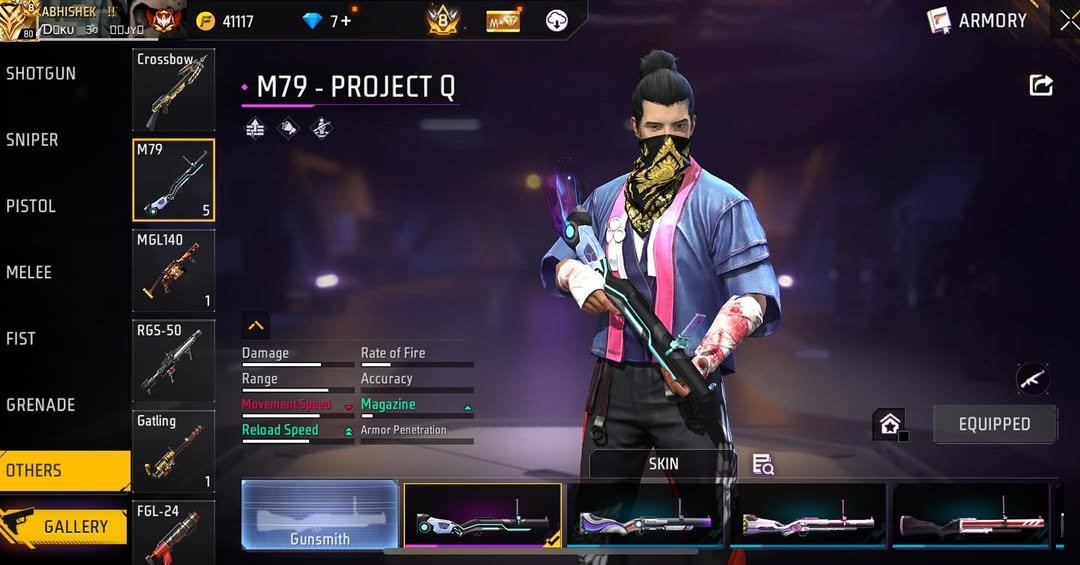
Task: Add diamonds via the diamond counter
Action: coord(329,21)
